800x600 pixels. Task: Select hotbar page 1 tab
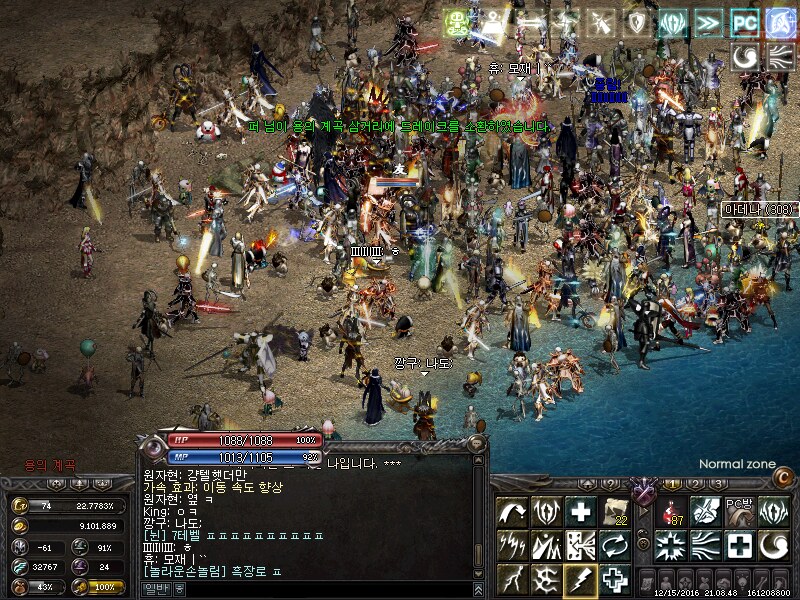click(674, 484)
